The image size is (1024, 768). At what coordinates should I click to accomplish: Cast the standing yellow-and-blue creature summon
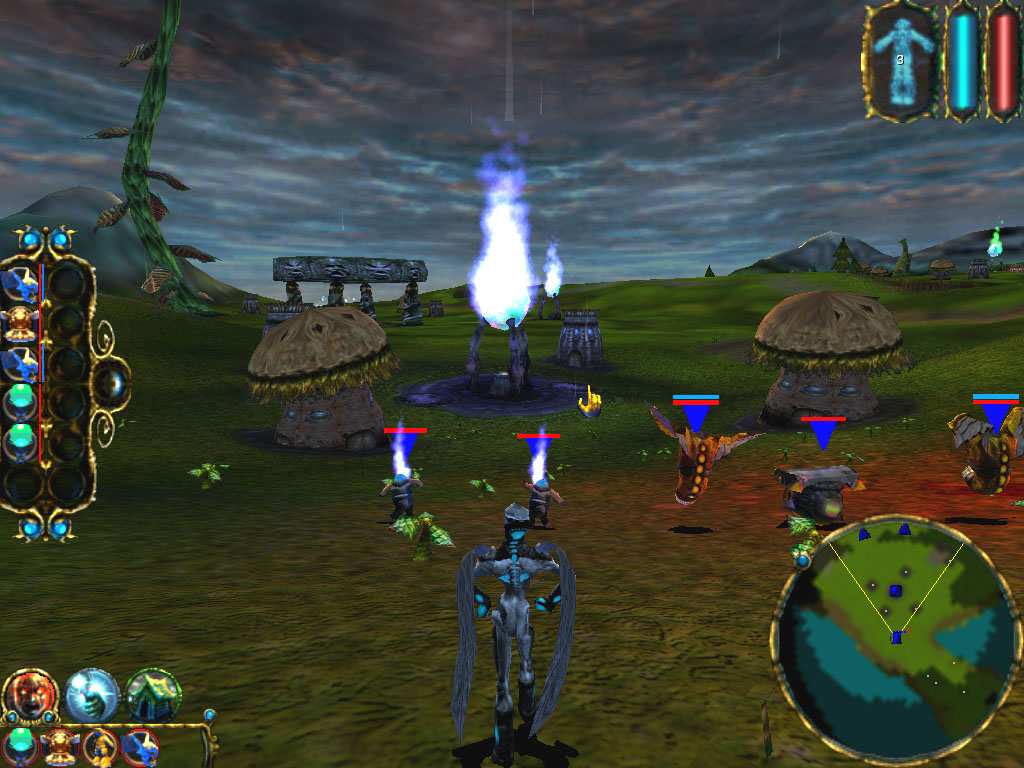(x=100, y=745)
